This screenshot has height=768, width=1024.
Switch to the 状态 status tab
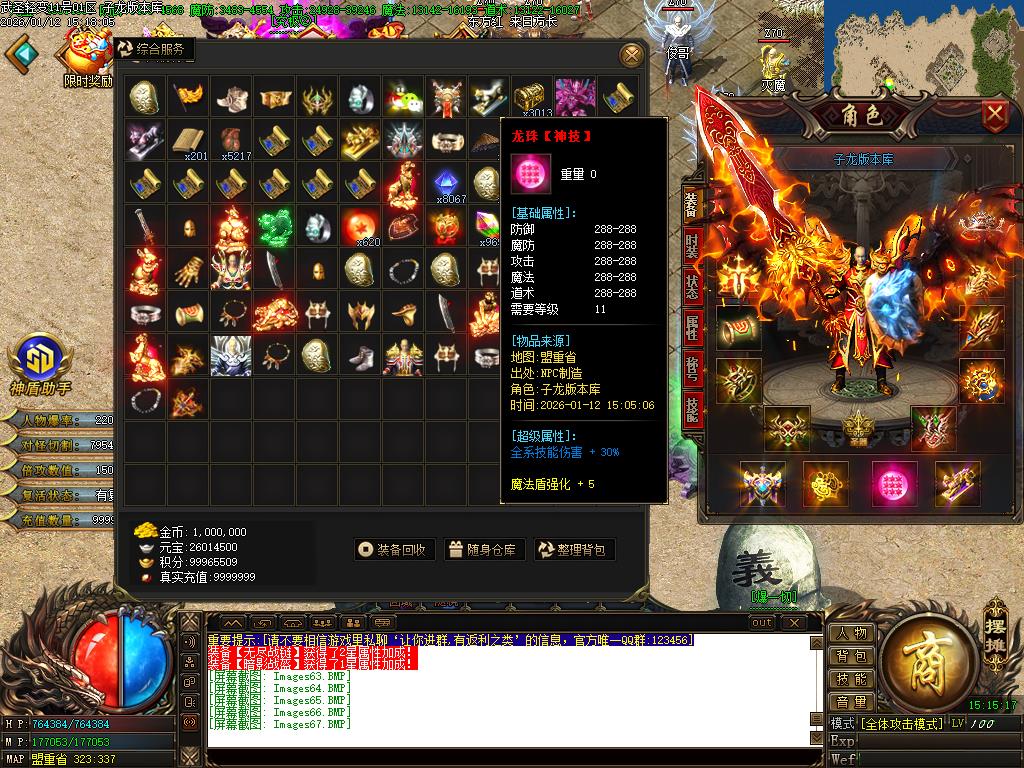pos(692,286)
